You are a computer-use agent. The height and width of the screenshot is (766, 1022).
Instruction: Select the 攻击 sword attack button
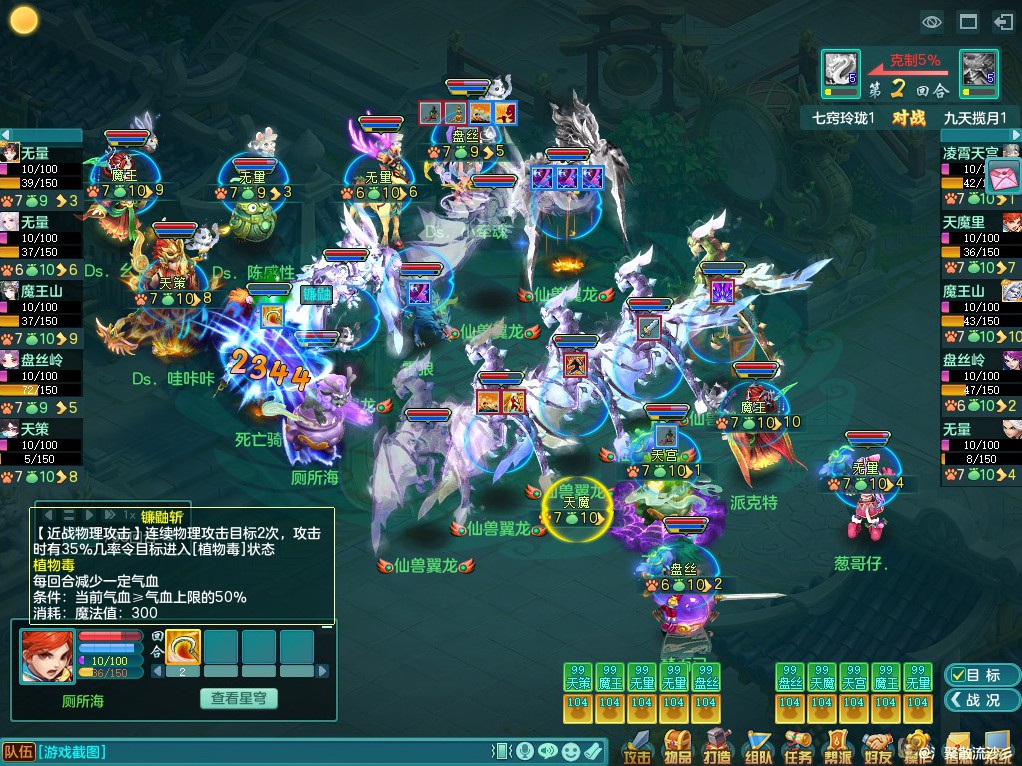pos(638,746)
